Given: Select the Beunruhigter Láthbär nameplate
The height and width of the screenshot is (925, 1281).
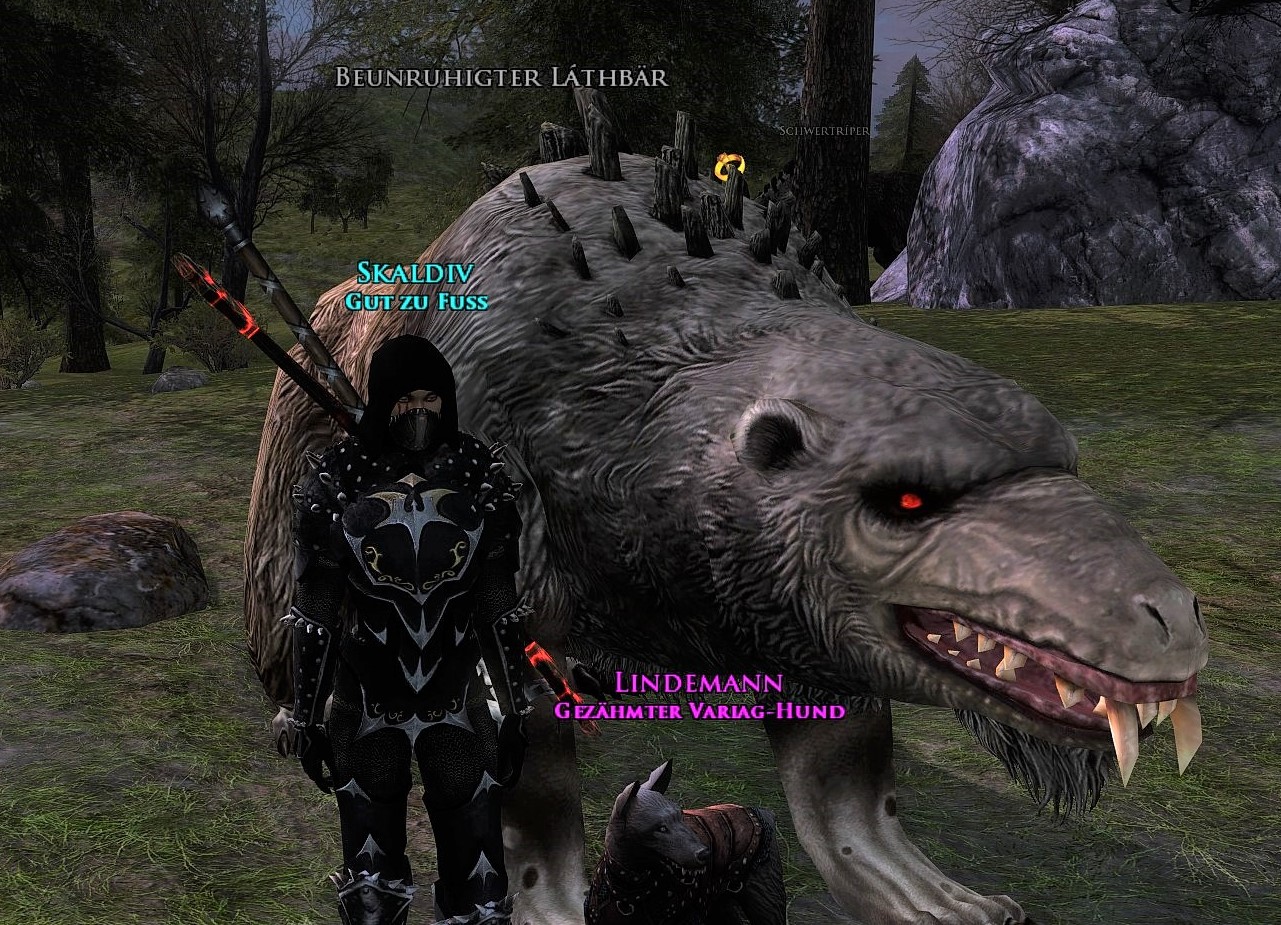Looking at the screenshot, I should coord(501,78).
